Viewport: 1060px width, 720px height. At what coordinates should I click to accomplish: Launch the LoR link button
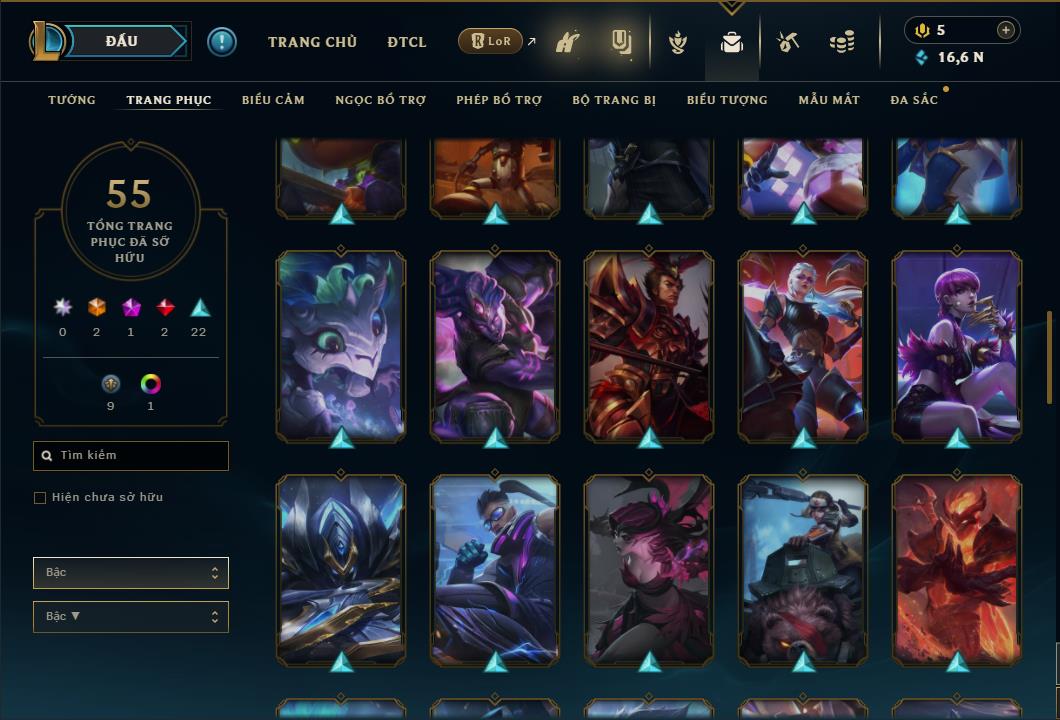[491, 42]
